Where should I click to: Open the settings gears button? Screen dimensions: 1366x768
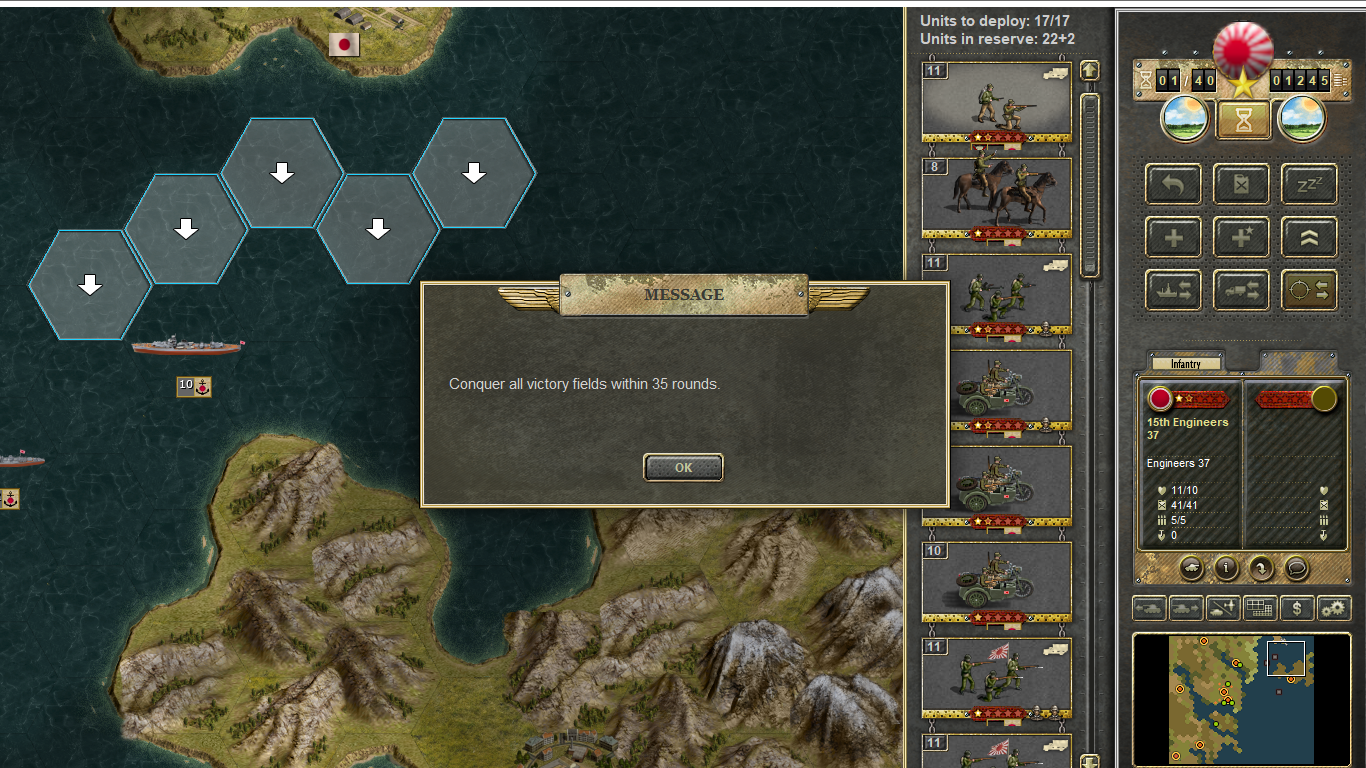click(1334, 607)
